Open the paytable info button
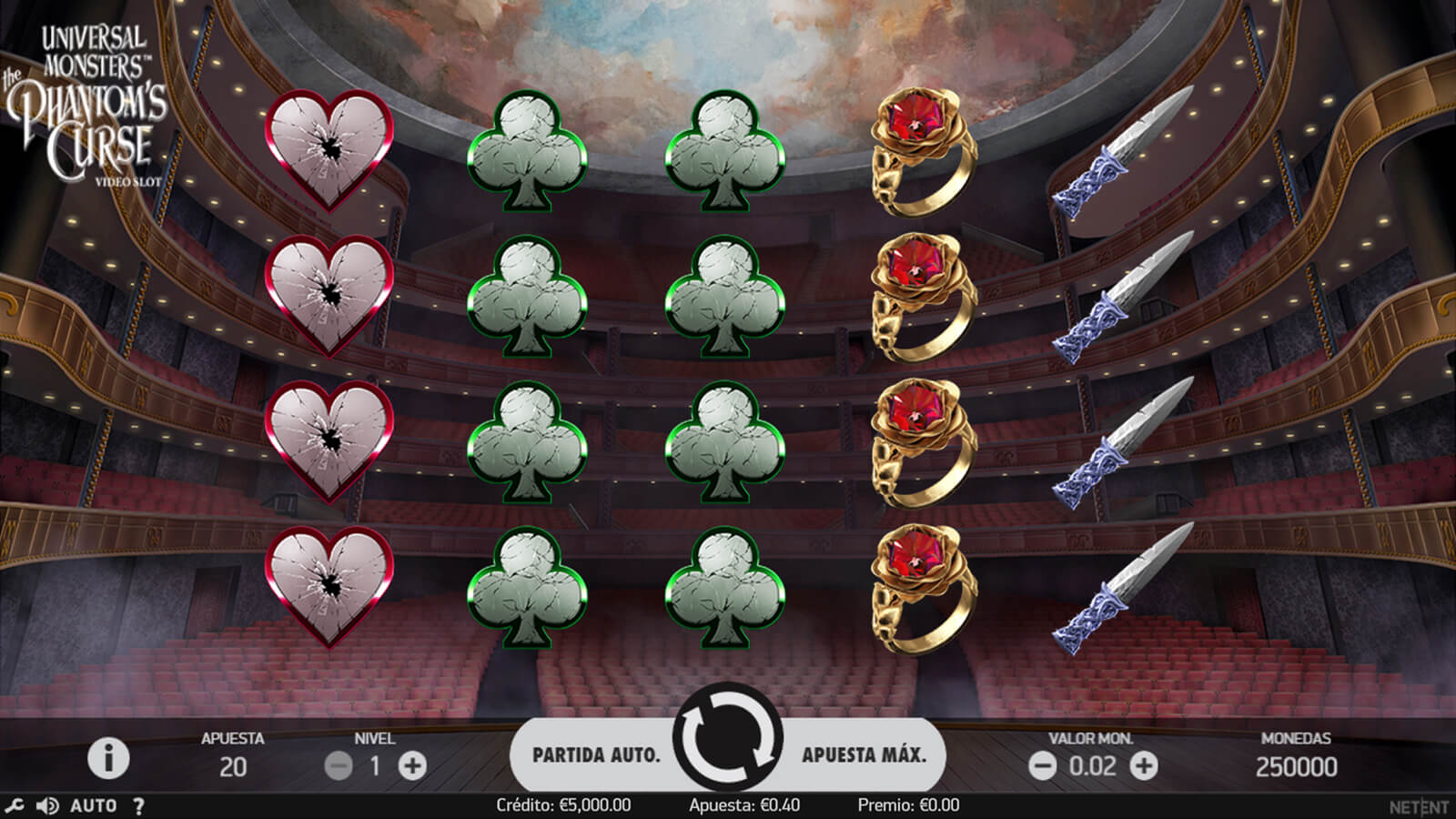The height and width of the screenshot is (819, 1456). [108, 758]
